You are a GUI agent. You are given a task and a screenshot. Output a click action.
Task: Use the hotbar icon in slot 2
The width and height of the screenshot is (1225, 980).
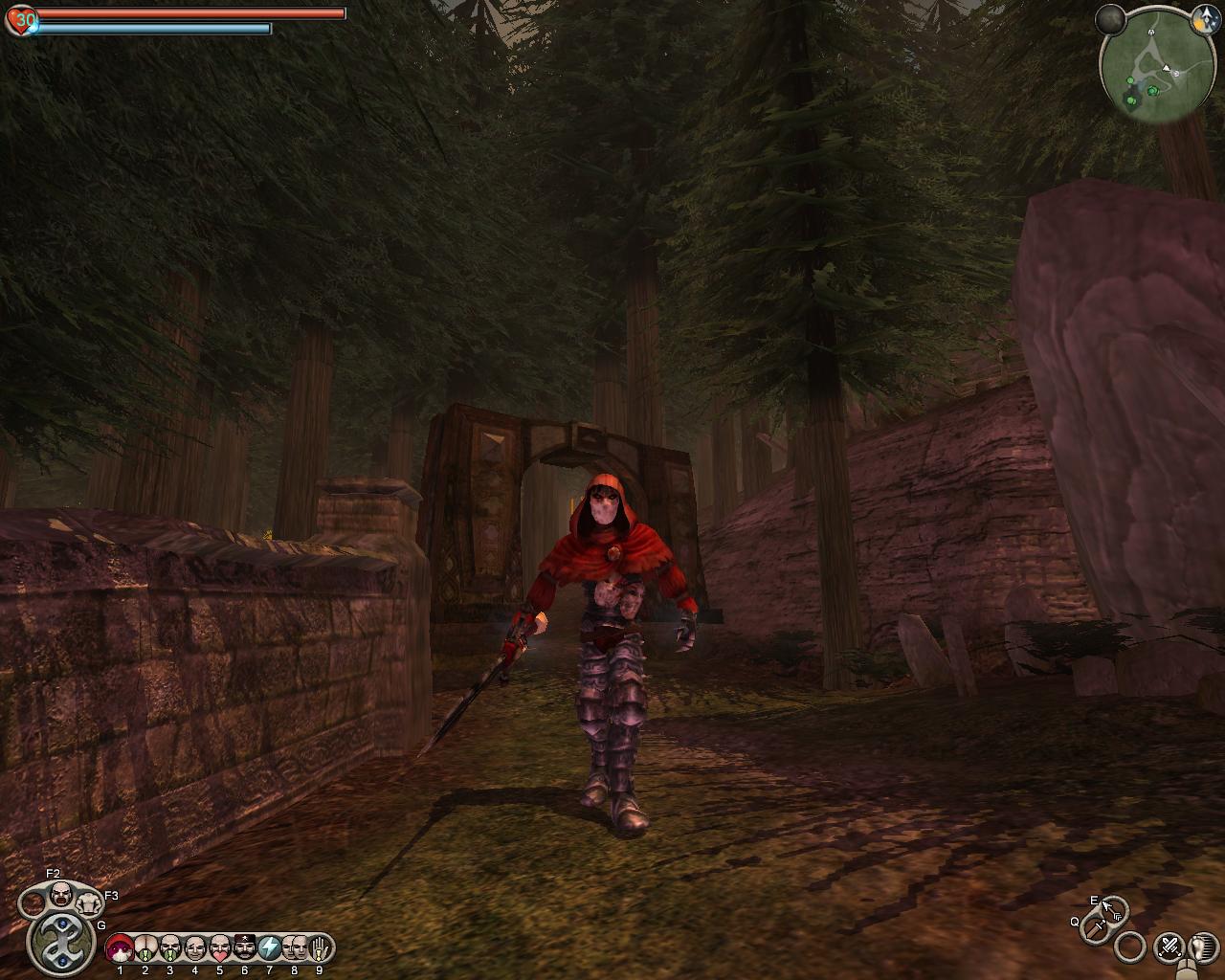145,948
